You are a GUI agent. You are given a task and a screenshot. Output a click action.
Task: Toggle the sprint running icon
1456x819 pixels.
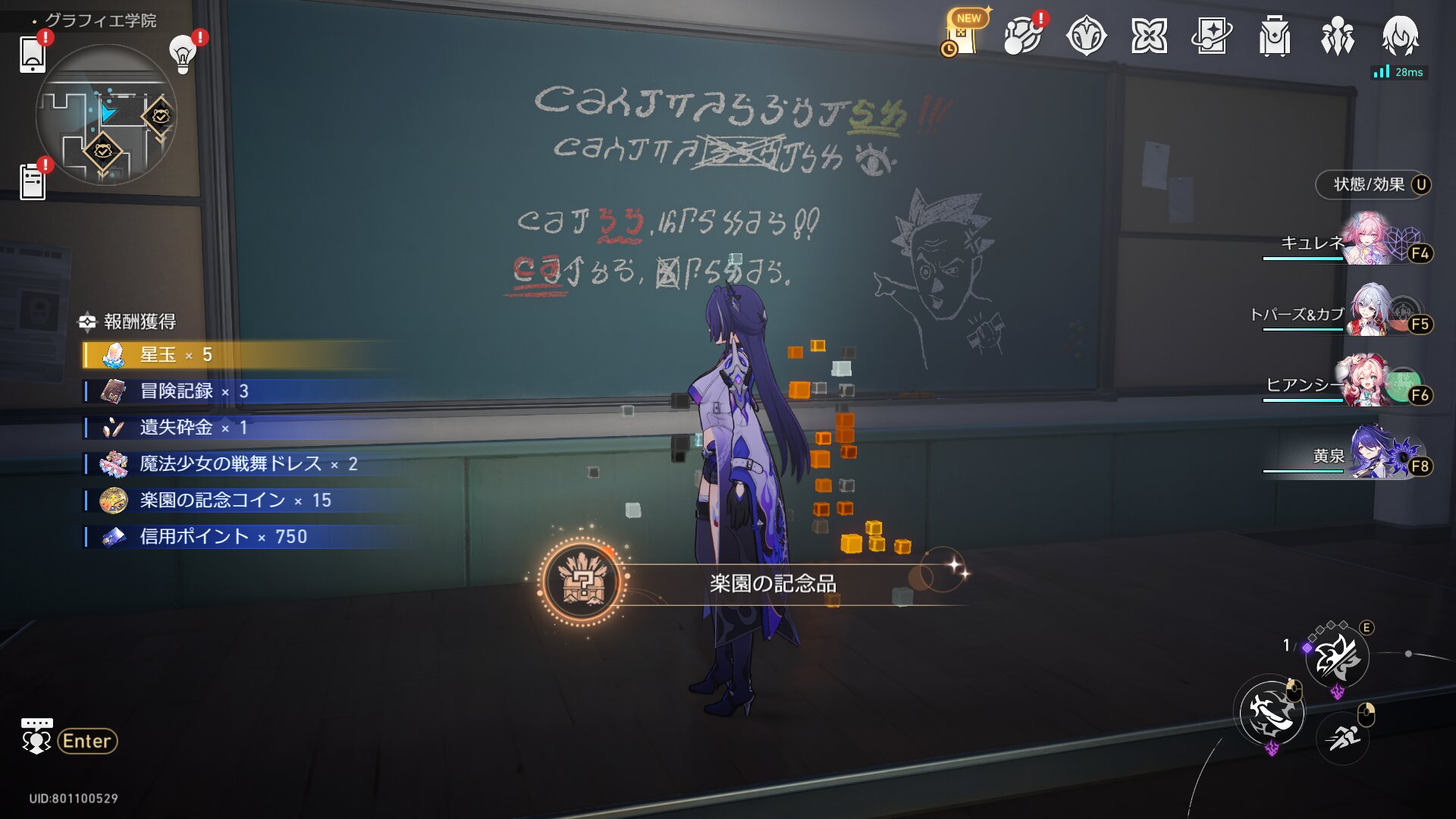(x=1342, y=736)
